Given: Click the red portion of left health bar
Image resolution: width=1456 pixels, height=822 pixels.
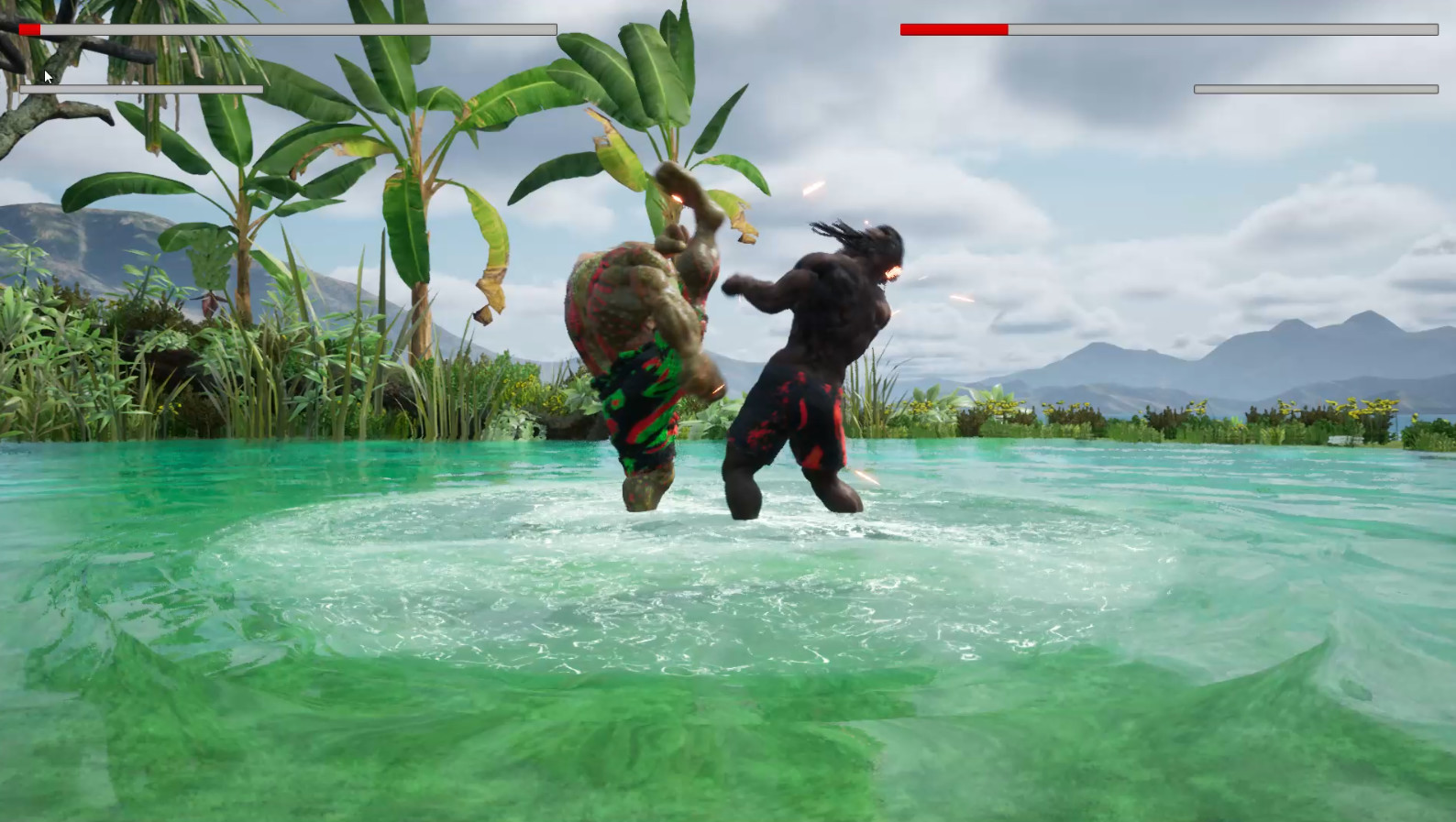Looking at the screenshot, I should pyautogui.click(x=30, y=28).
